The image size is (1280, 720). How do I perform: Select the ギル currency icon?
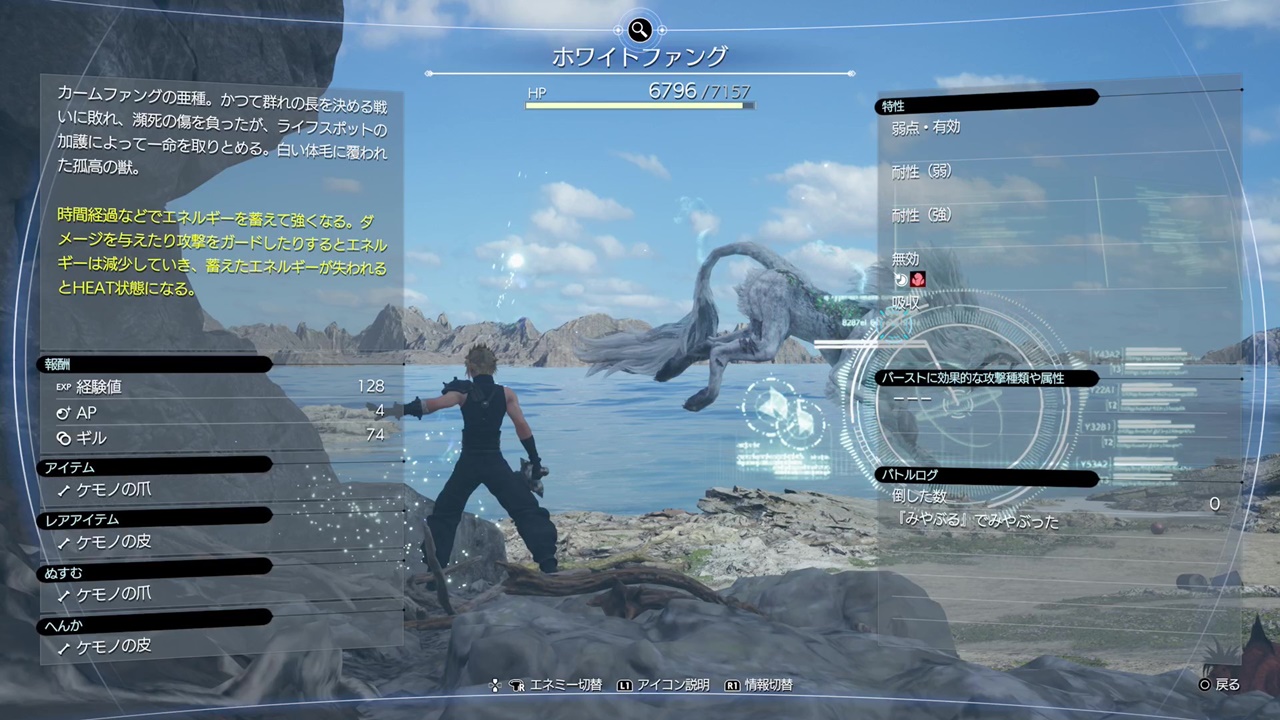[63, 438]
